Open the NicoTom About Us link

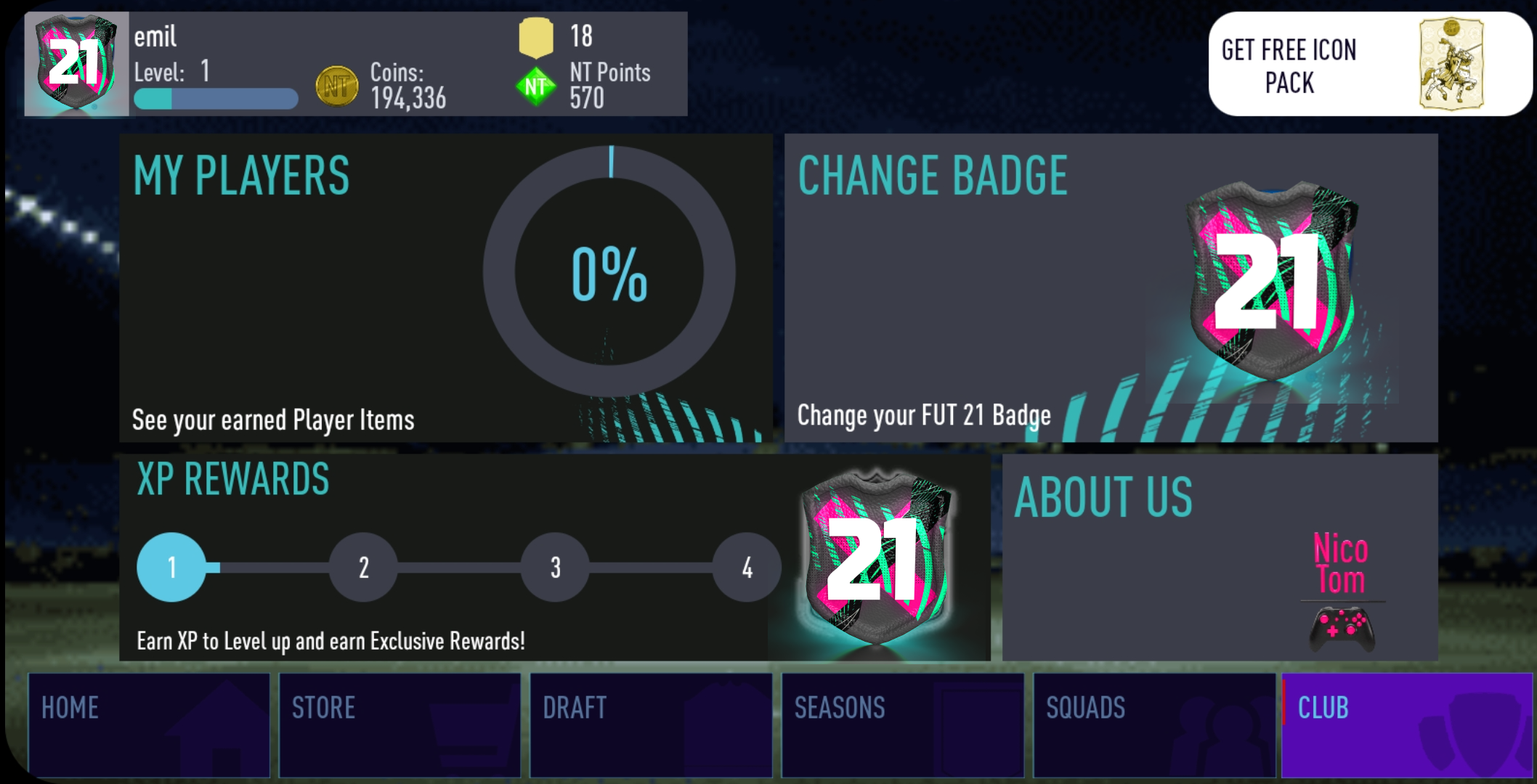(1340, 573)
